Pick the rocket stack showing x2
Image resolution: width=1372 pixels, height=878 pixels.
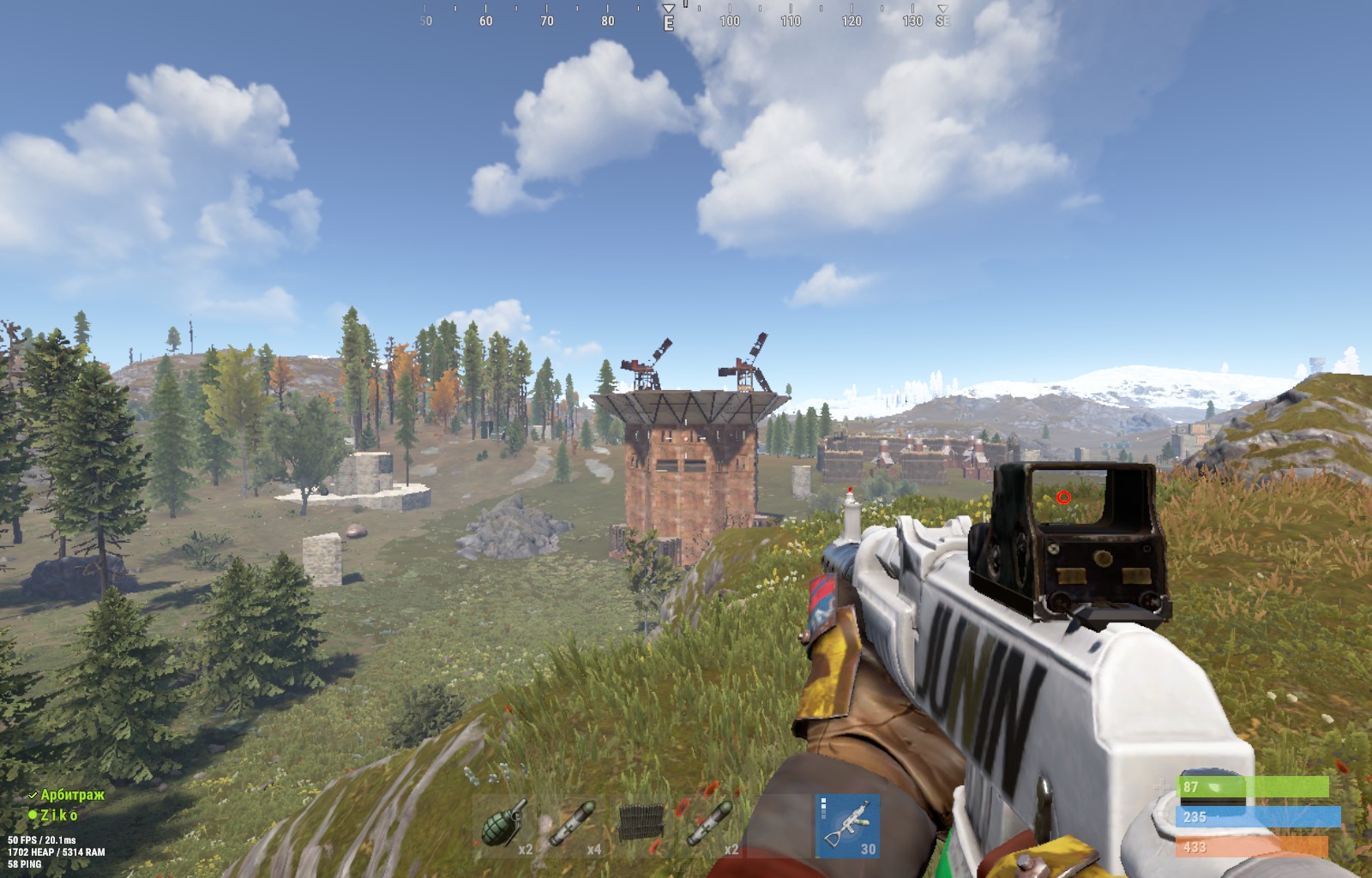point(710,825)
